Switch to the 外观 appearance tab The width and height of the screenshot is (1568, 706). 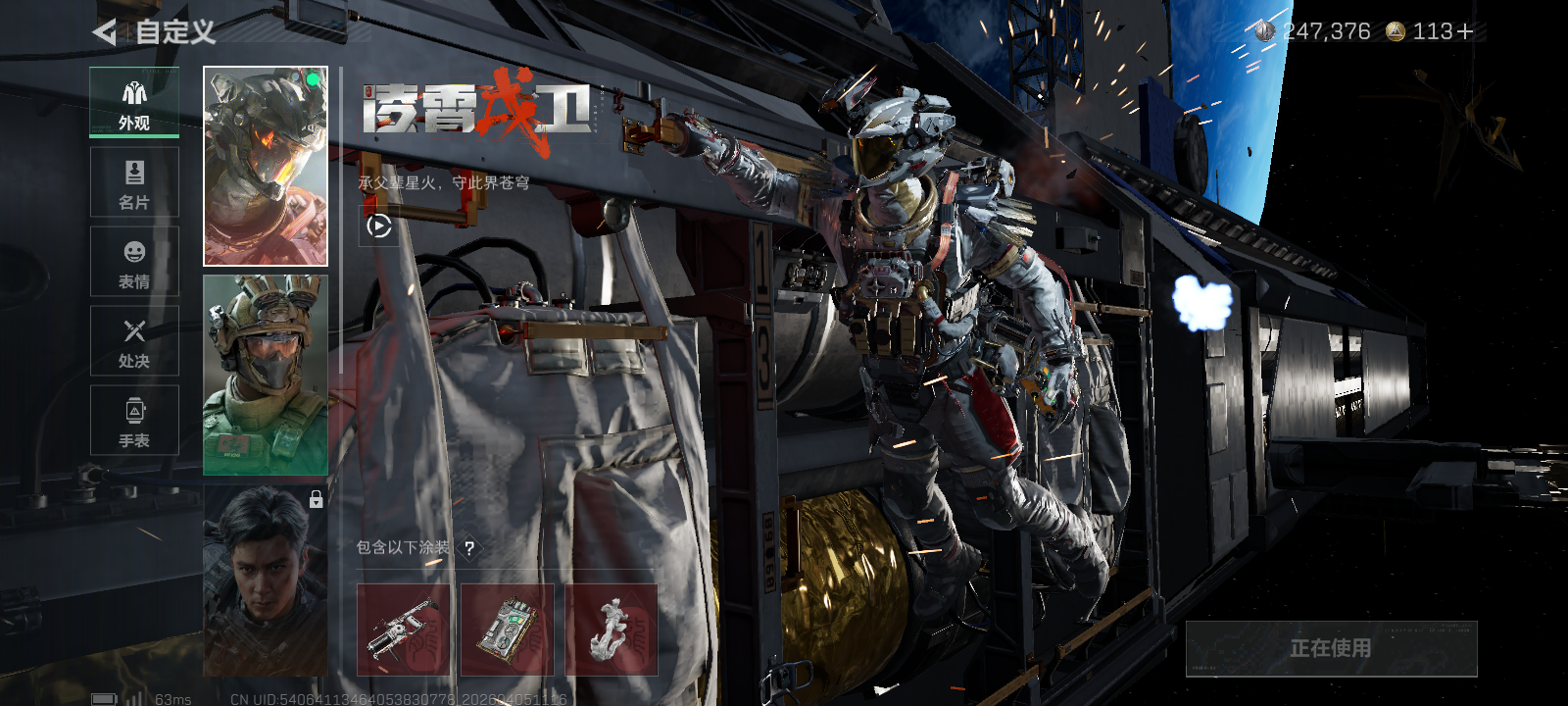click(134, 102)
